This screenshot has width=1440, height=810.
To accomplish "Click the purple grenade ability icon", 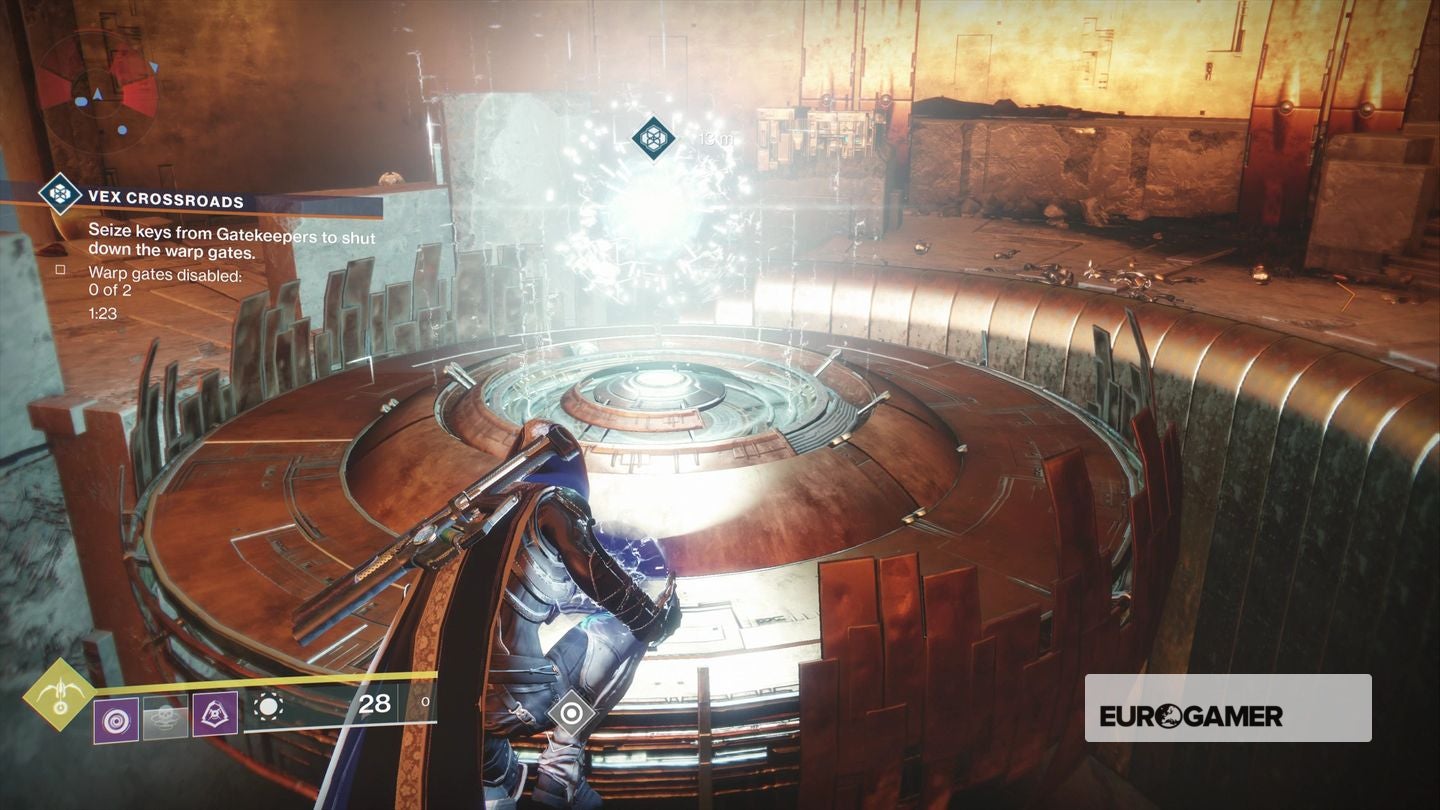I will click(116, 718).
